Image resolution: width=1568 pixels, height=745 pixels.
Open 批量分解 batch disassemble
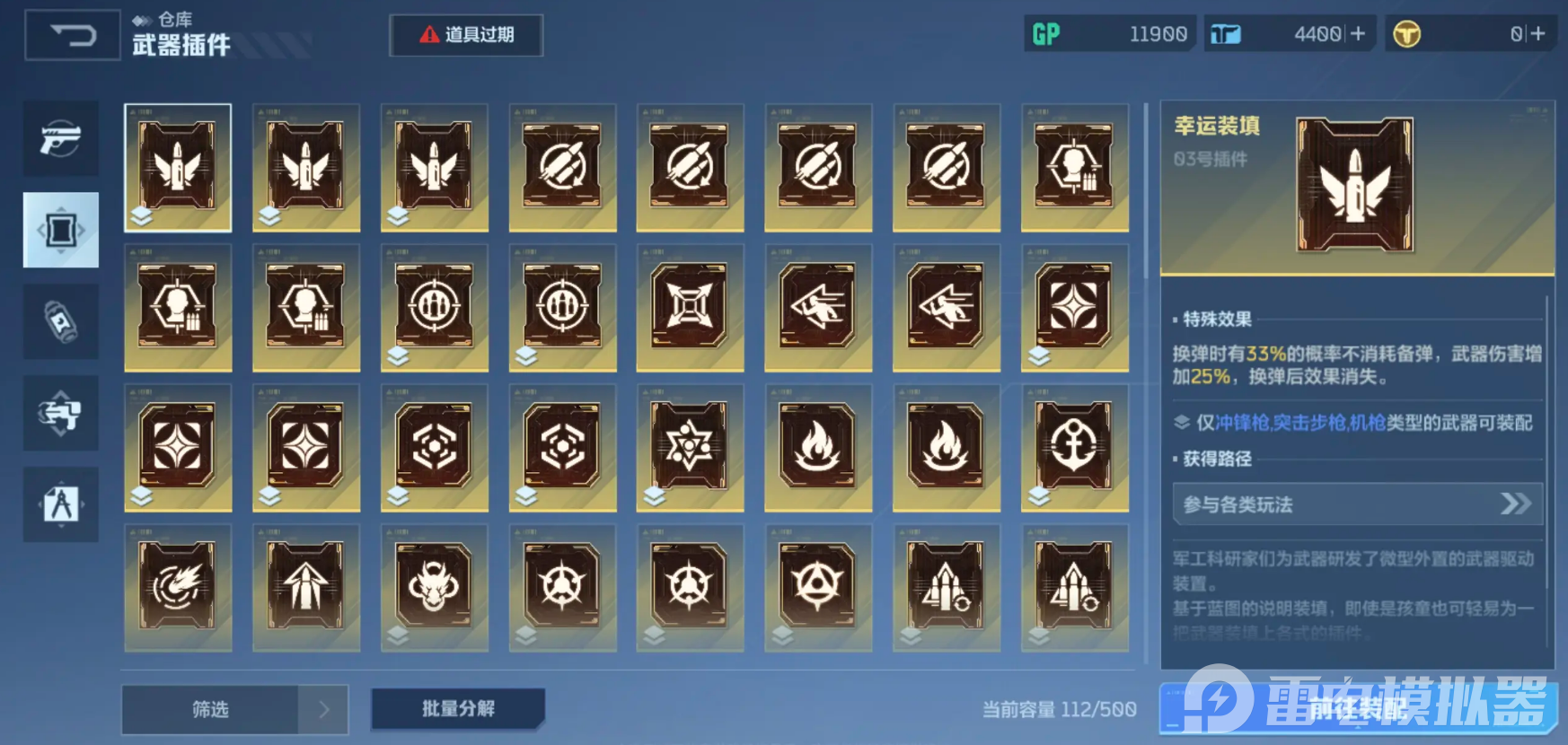click(457, 709)
